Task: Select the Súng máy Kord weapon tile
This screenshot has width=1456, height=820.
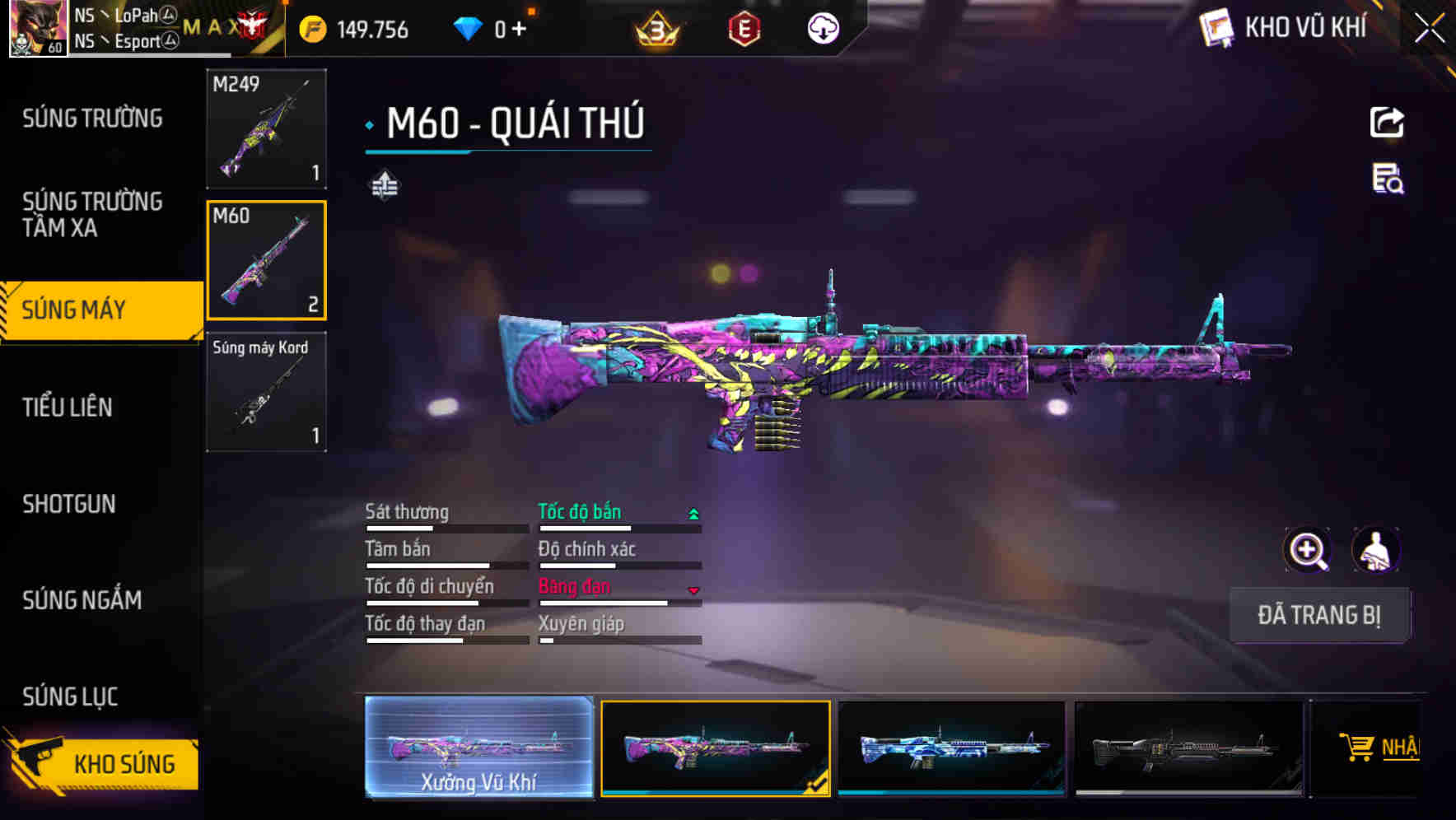Action: pos(266,392)
